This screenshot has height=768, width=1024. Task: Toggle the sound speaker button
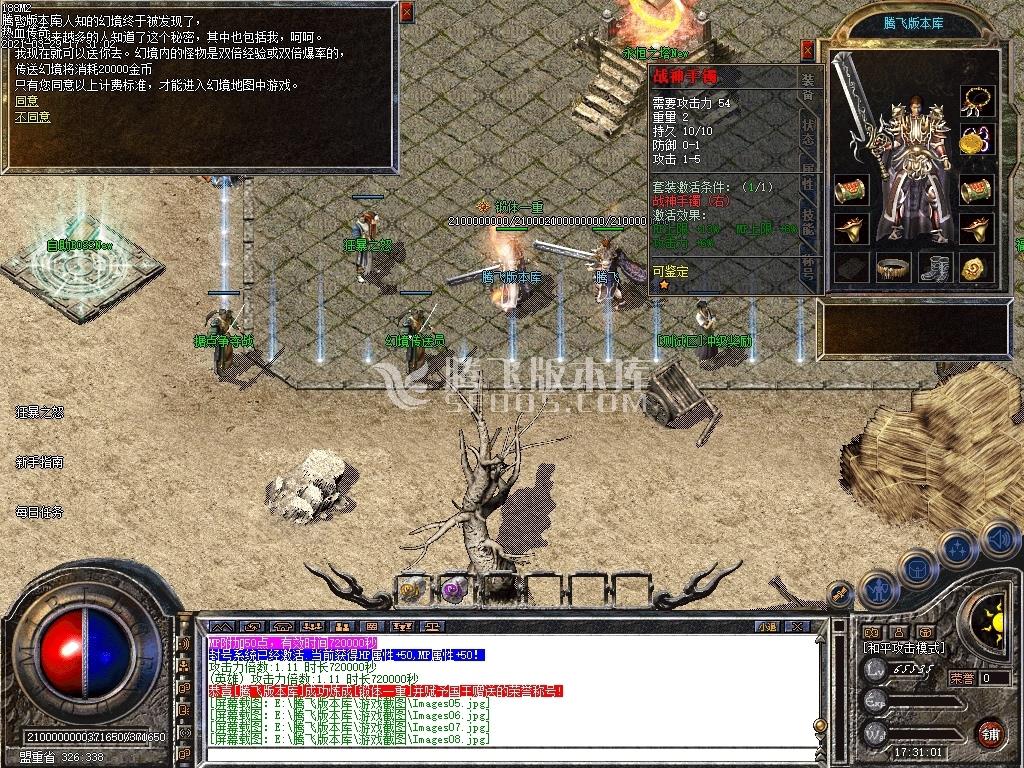click(x=998, y=540)
